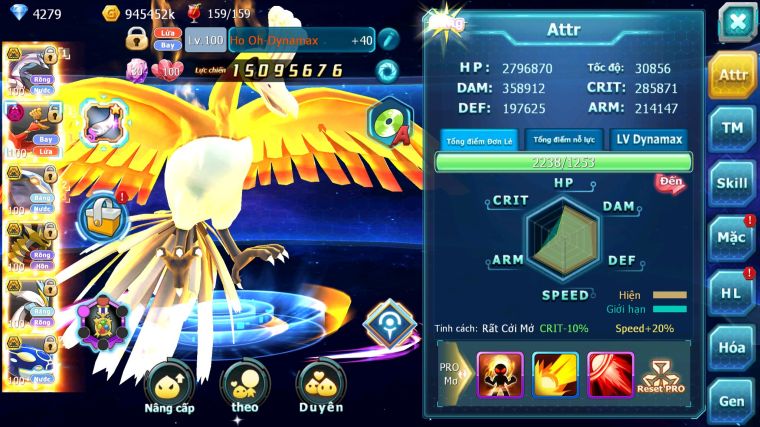This screenshot has height=427, width=760.
Task: Open the Skill tab
Action: tap(732, 183)
